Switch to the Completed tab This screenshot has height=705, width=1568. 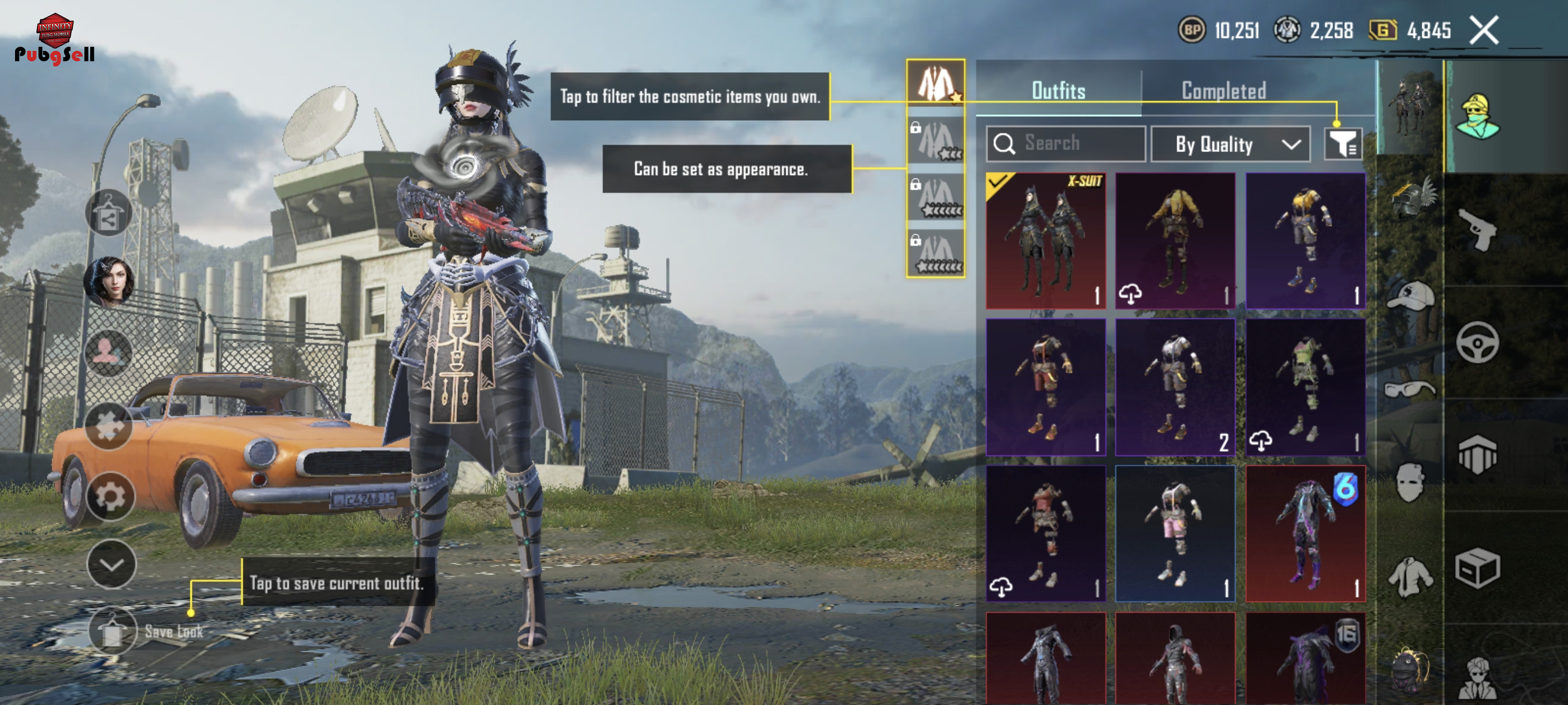coord(1223,91)
